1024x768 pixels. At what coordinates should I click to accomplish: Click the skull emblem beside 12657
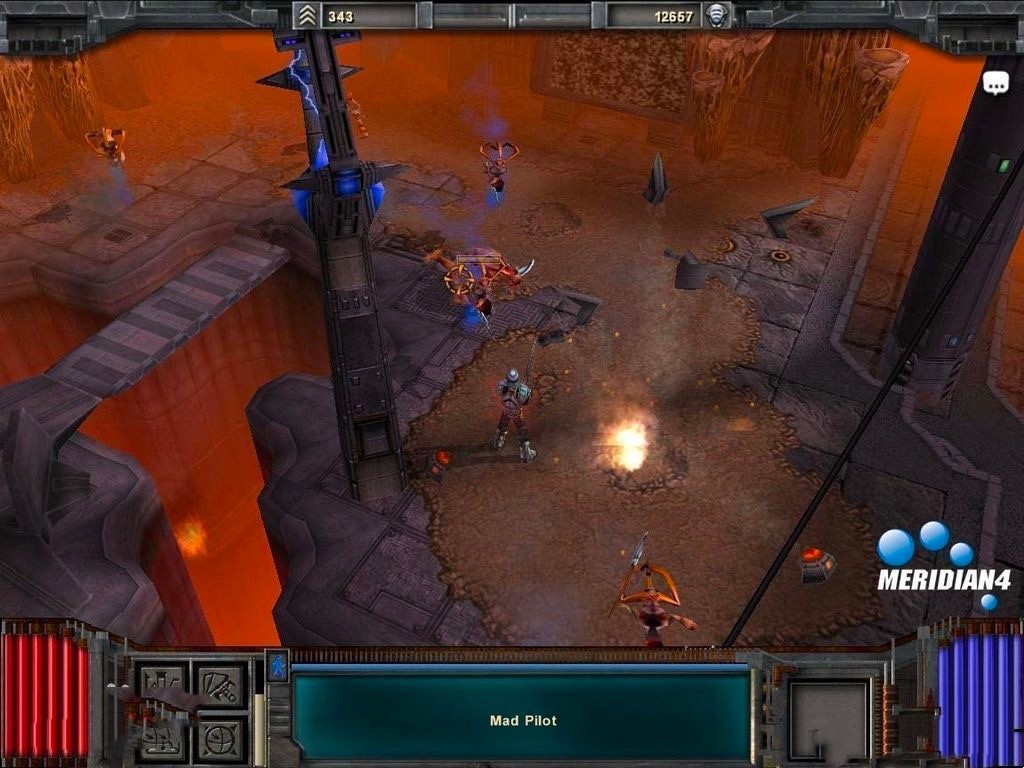point(716,16)
